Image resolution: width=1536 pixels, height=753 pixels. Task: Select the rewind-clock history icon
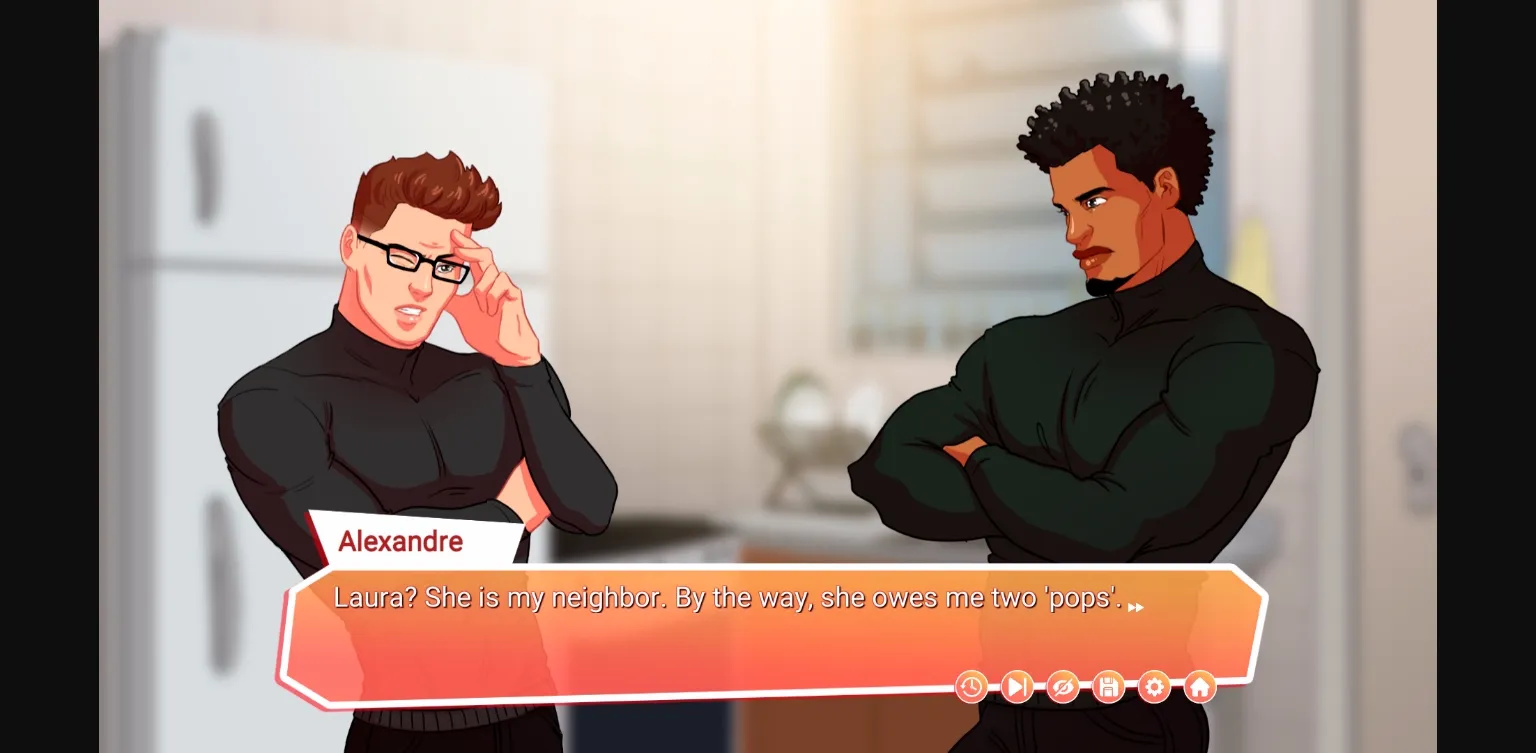coord(970,687)
